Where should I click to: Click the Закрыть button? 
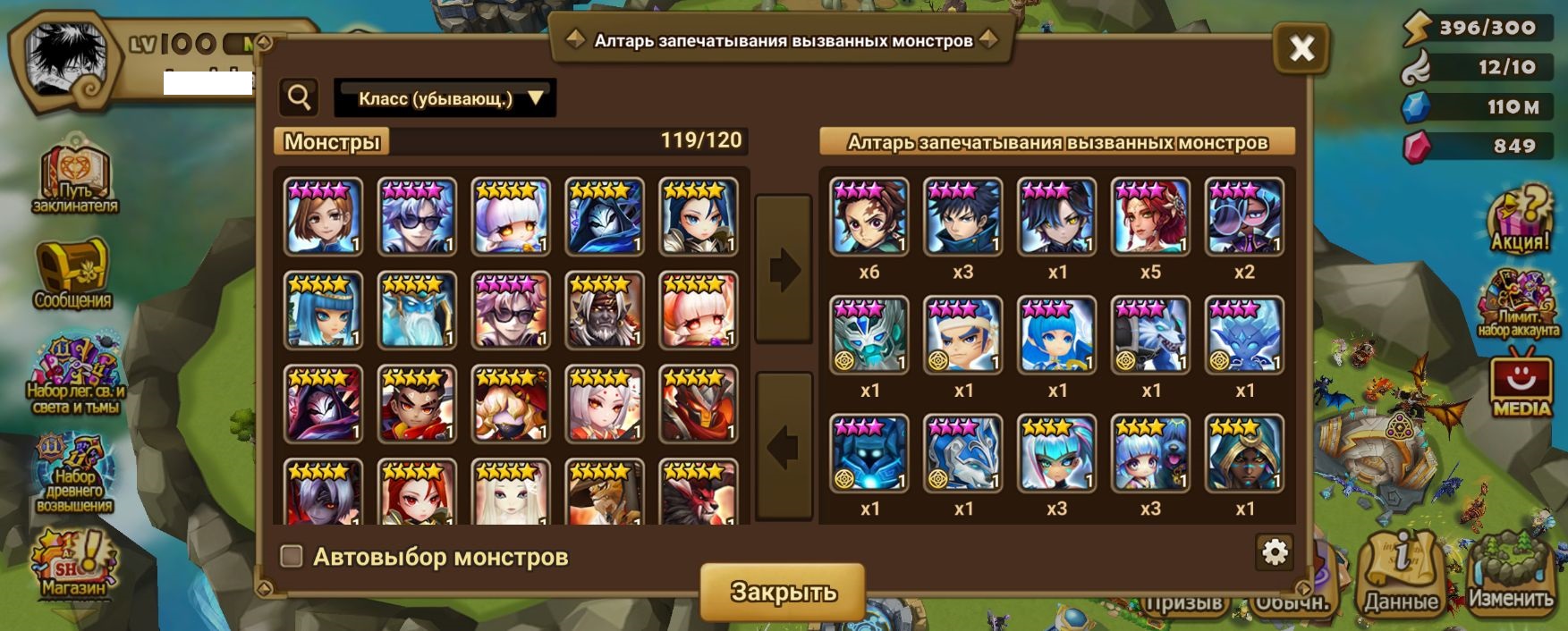[783, 591]
